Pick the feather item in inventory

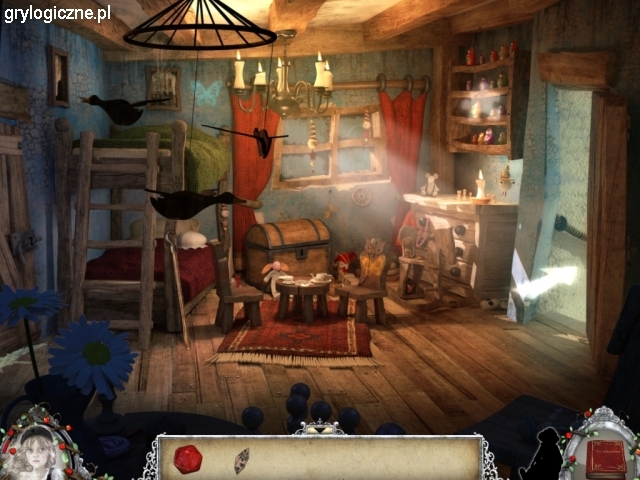pos(241,460)
